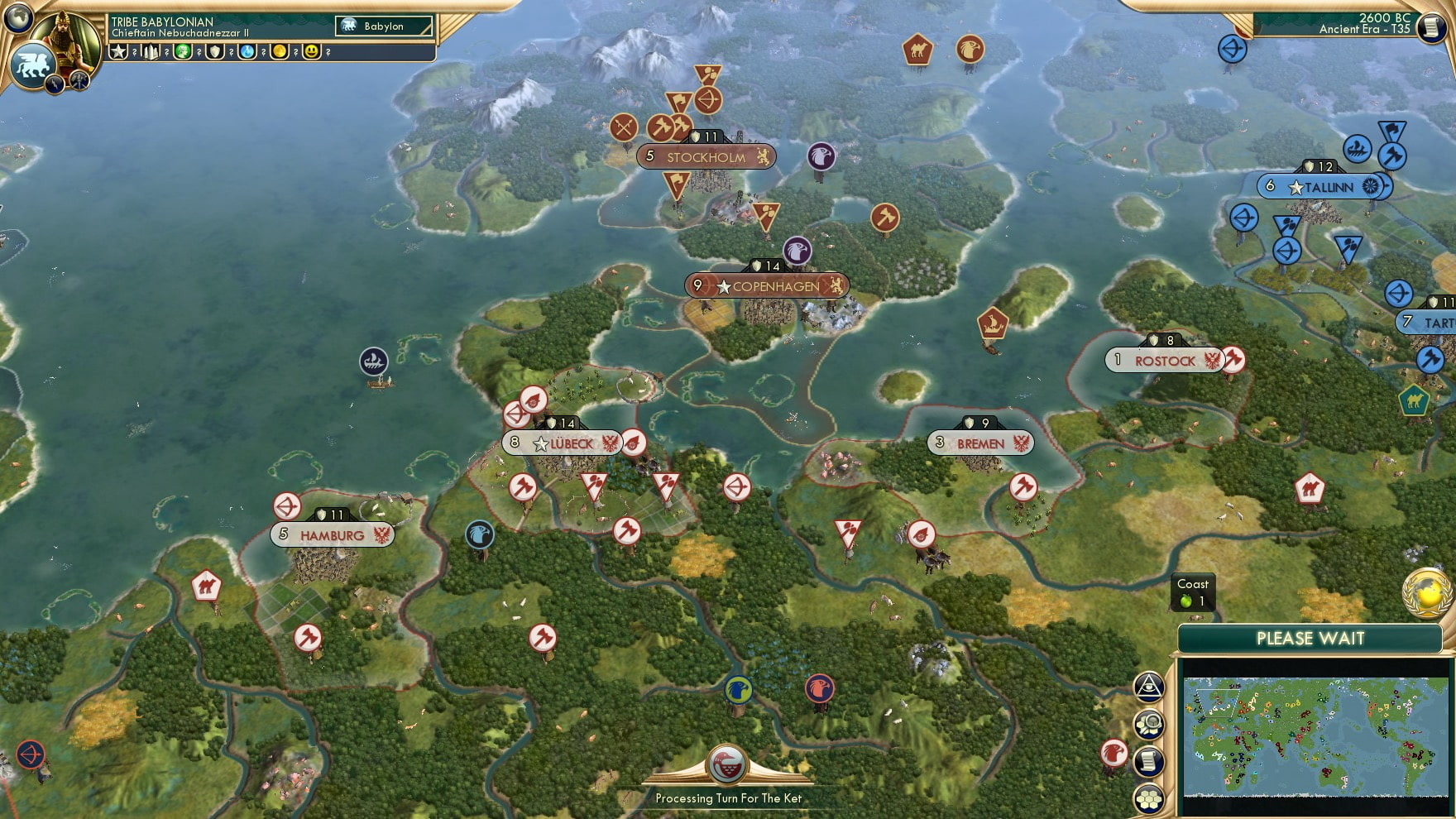The width and height of the screenshot is (1456, 819).
Task: Click the happiness smiley icon in the top bar
Action: click(309, 51)
